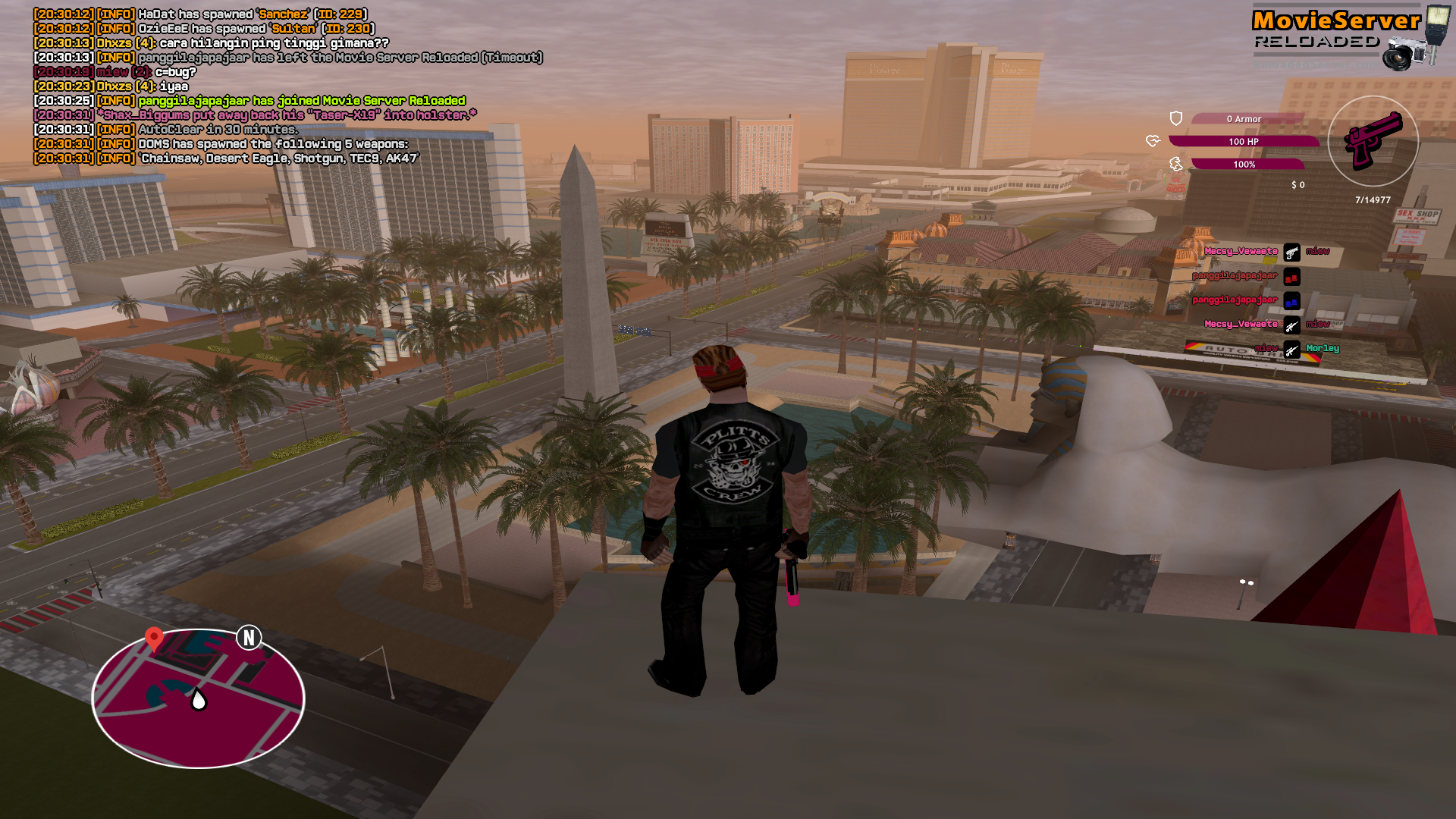Click the kill feed entry naming Morley

pos(1322,349)
